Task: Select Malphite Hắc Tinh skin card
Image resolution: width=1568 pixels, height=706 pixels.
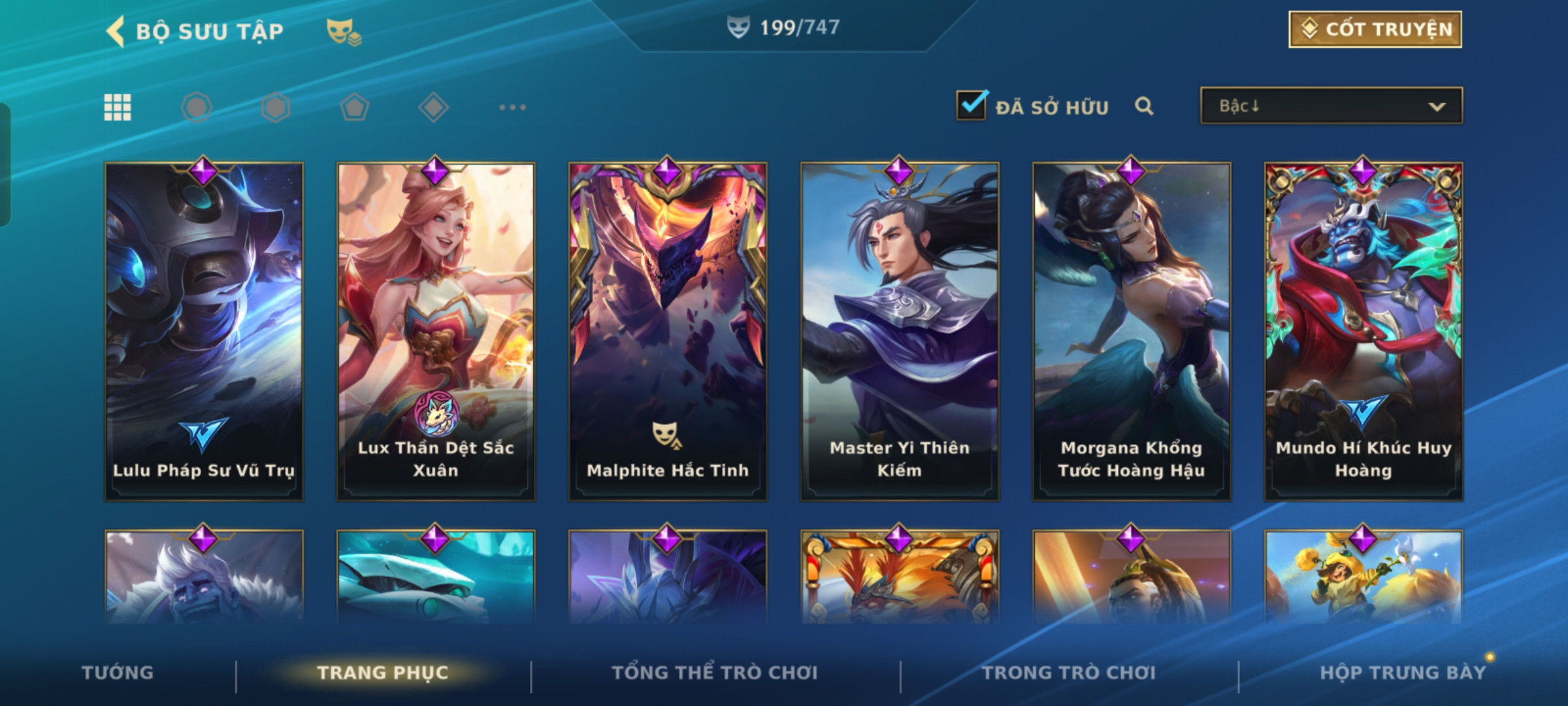Action: (668, 331)
